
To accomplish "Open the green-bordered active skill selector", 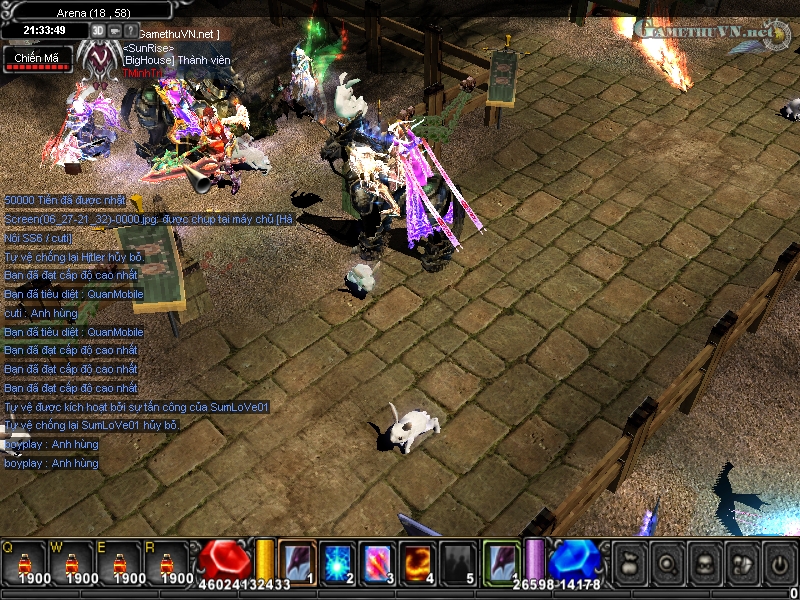I will [x=501, y=560].
